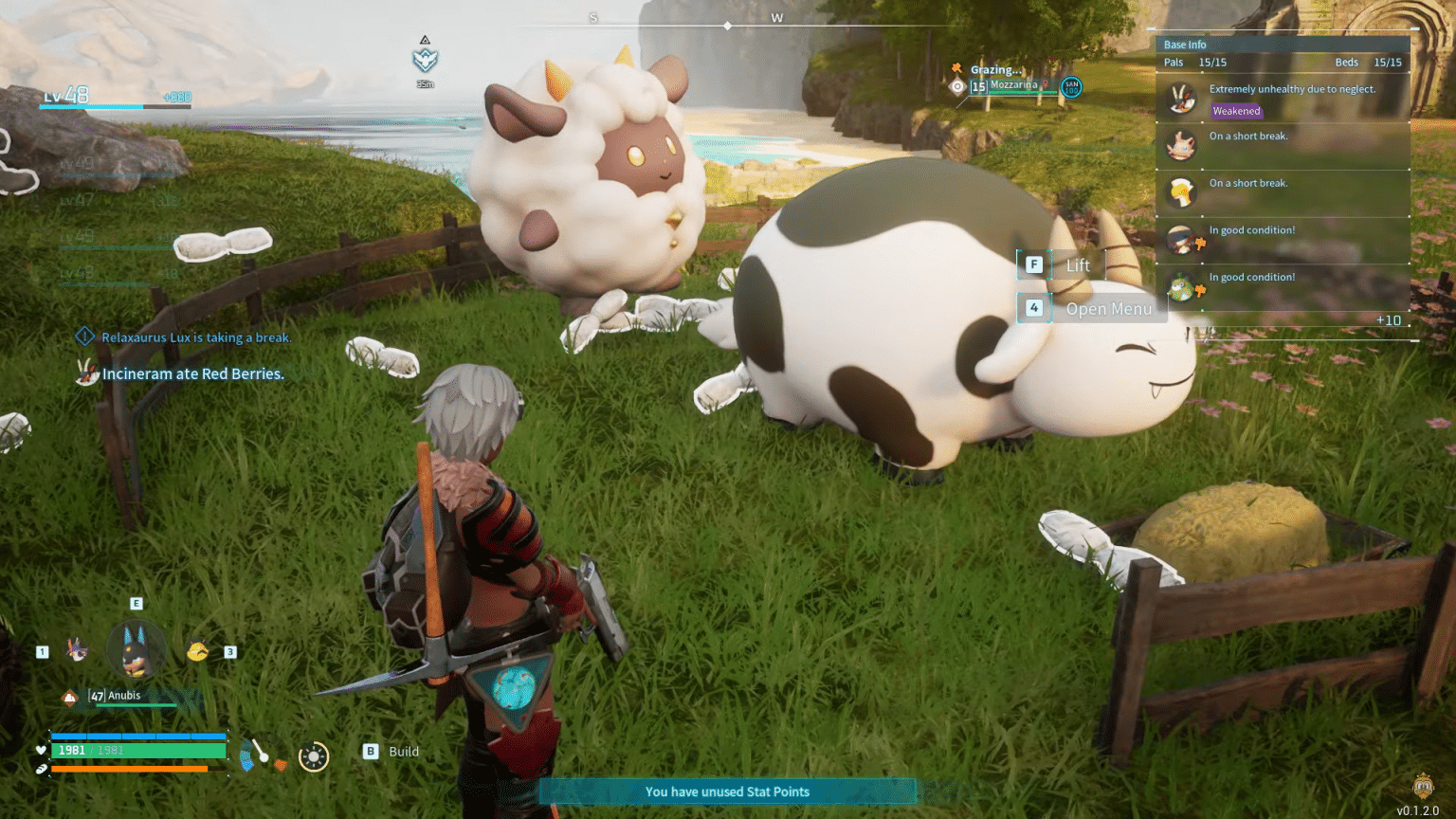Click the Incineram ate Red Berries log entry
Screen dimensions: 1456x819
click(x=192, y=373)
